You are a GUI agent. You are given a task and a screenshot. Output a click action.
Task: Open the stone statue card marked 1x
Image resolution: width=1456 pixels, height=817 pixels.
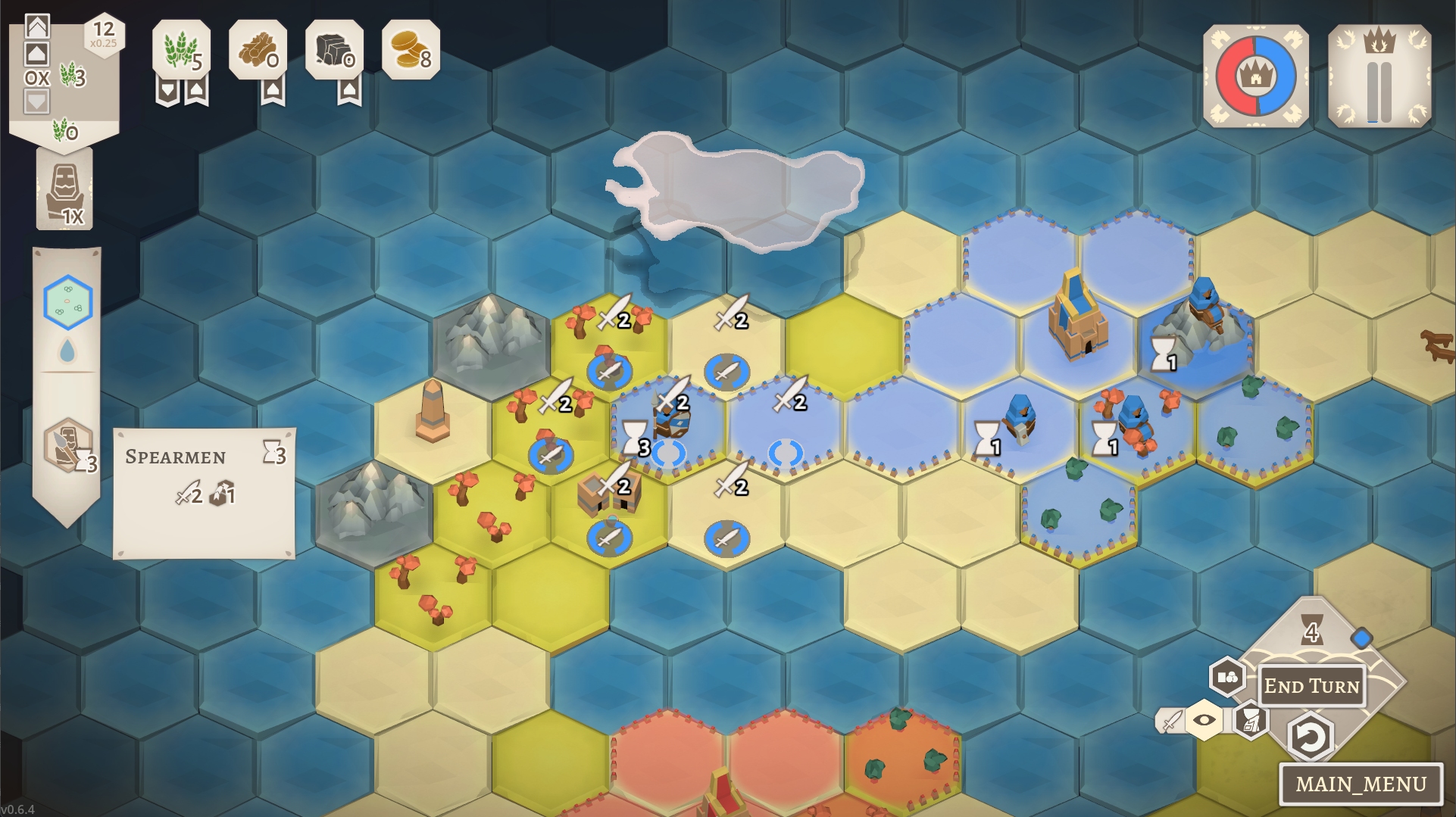coord(65,189)
